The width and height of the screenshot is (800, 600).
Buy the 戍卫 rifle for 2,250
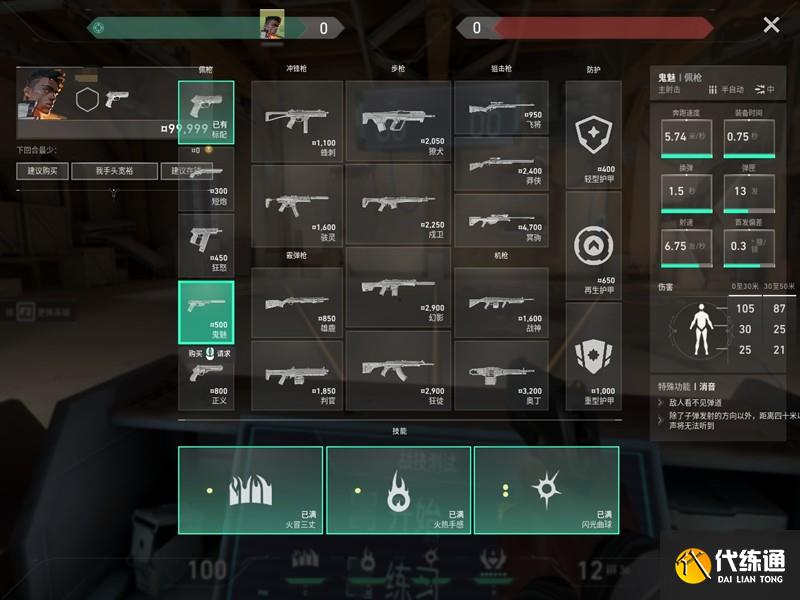pos(398,205)
